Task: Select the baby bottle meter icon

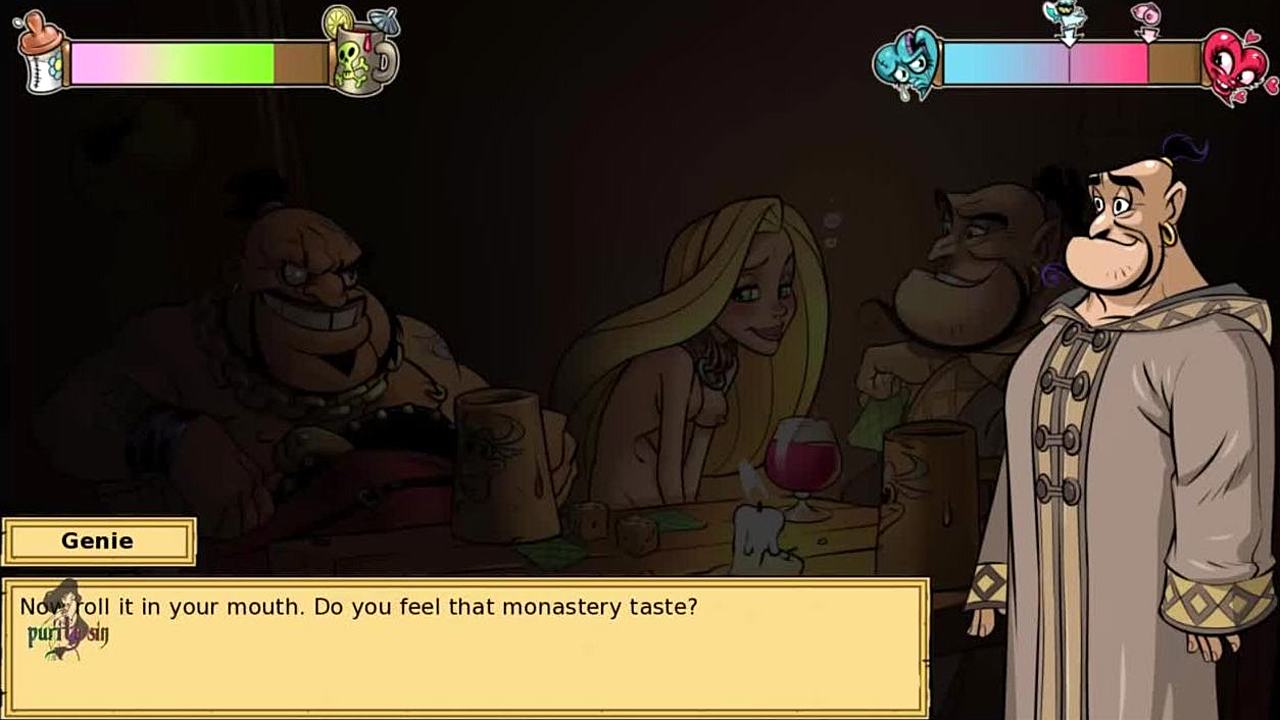Action: pyautogui.click(x=41, y=55)
